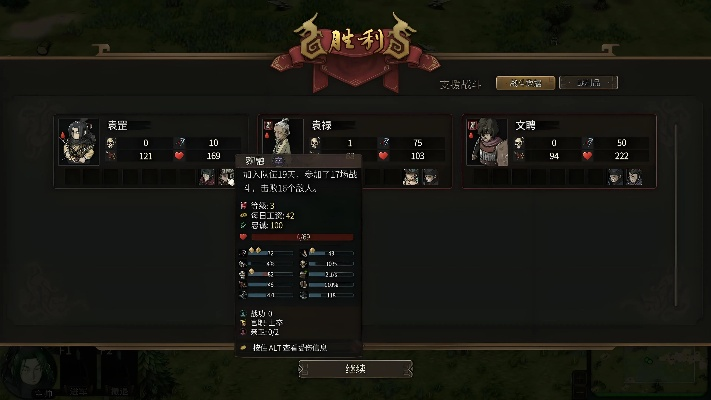711x400 pixels.
Task: Click the 继续 (Continue) button
Action: click(x=355, y=369)
